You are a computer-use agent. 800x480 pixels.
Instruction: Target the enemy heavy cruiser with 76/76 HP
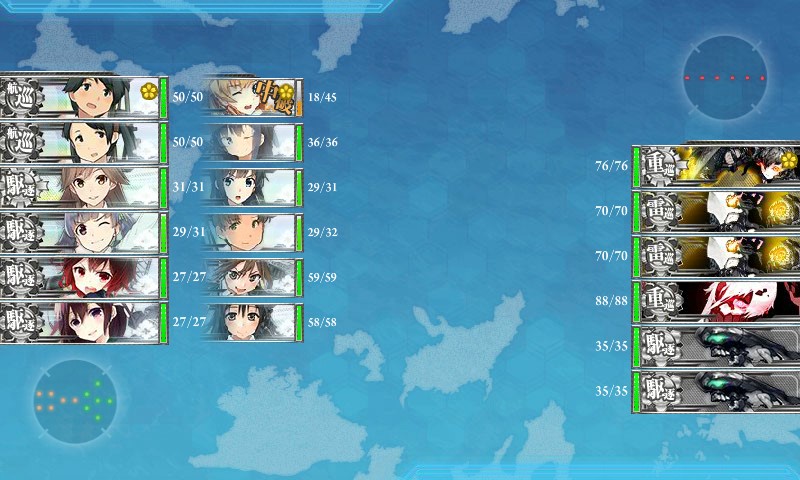[718, 165]
